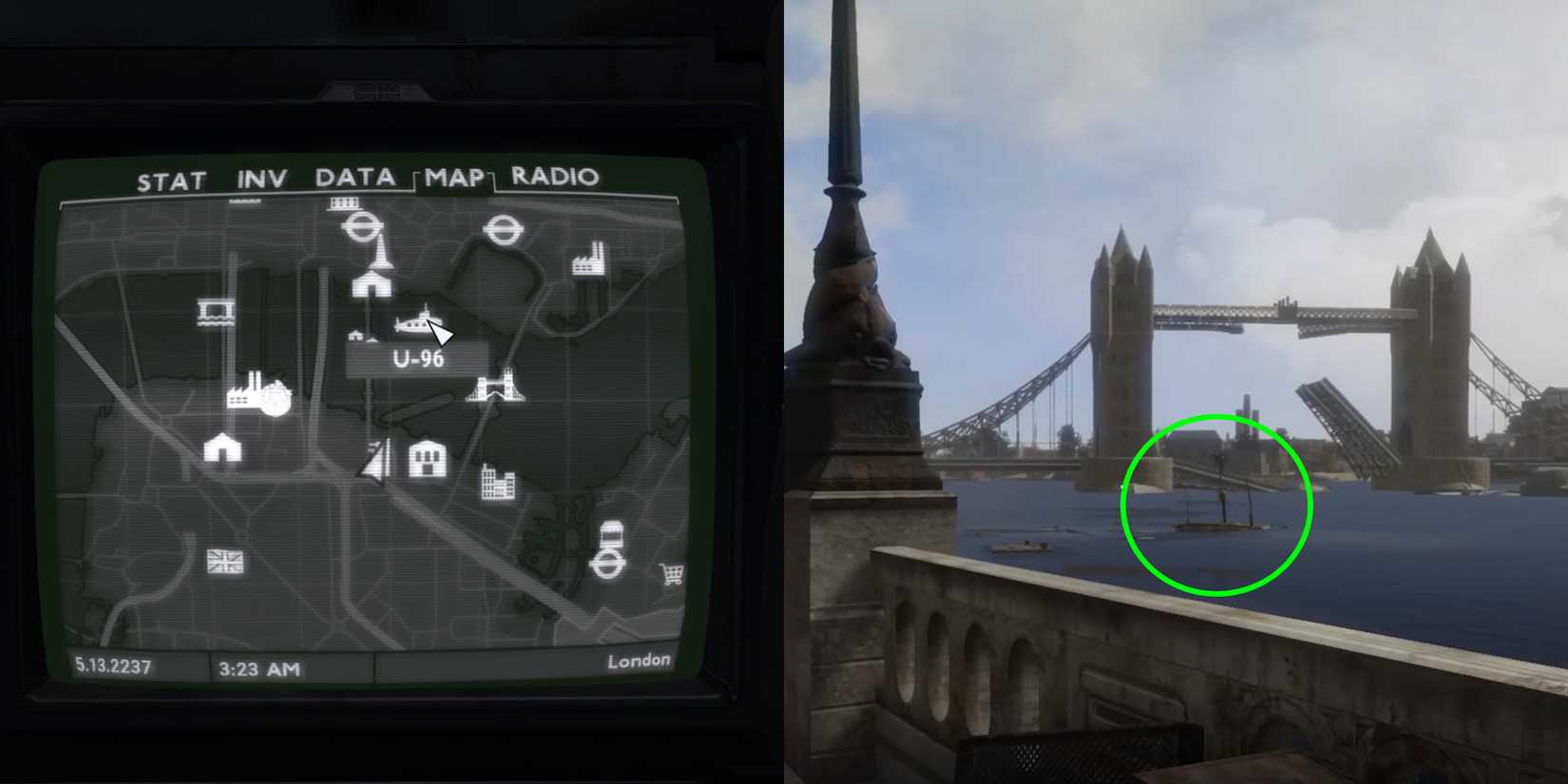
Task: Switch to the RADIO tab
Action: 554,179
